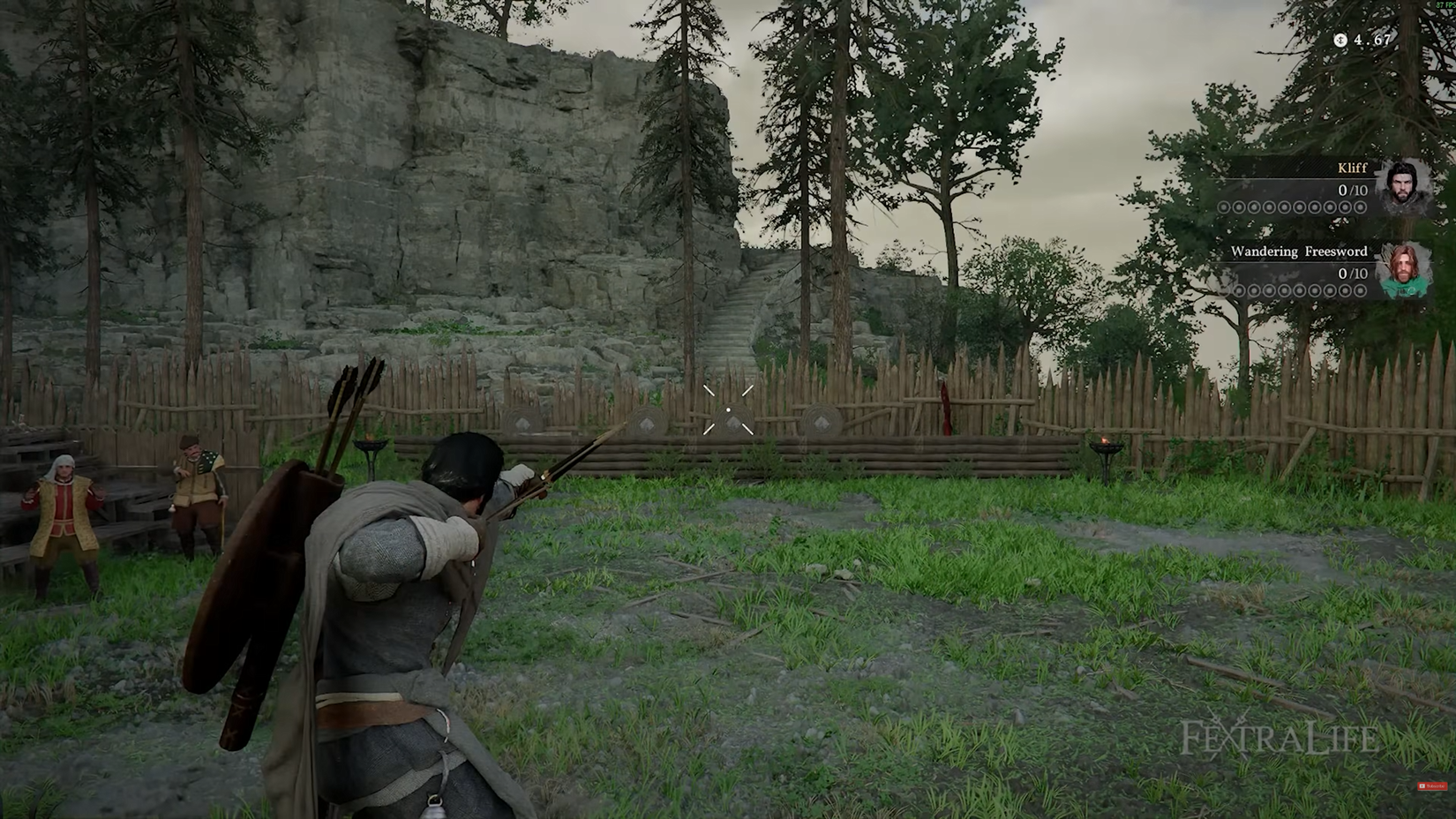Select the Wandering Freesword name header
The image size is (1456, 819).
coord(1298,252)
